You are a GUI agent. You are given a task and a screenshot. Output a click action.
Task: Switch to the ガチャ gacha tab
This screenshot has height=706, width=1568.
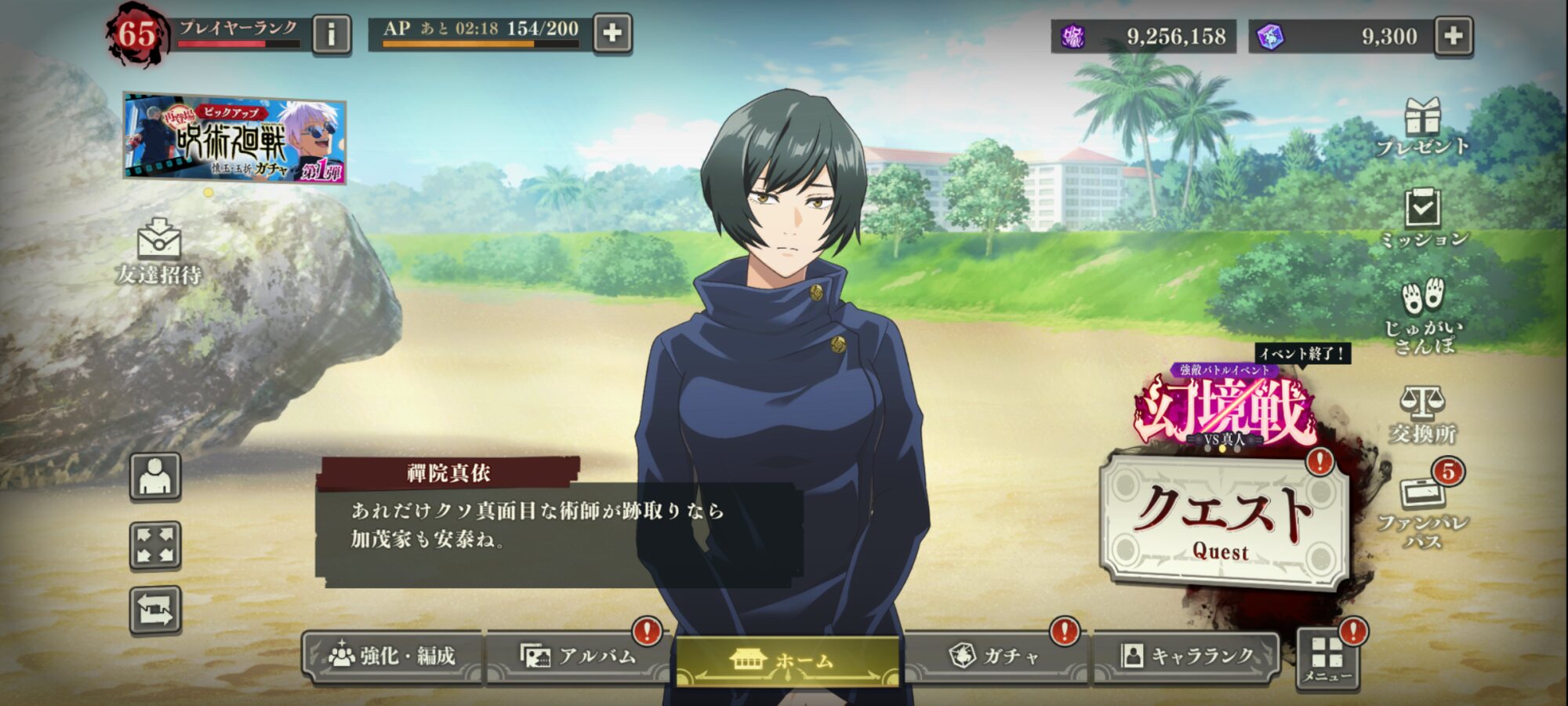[994, 656]
